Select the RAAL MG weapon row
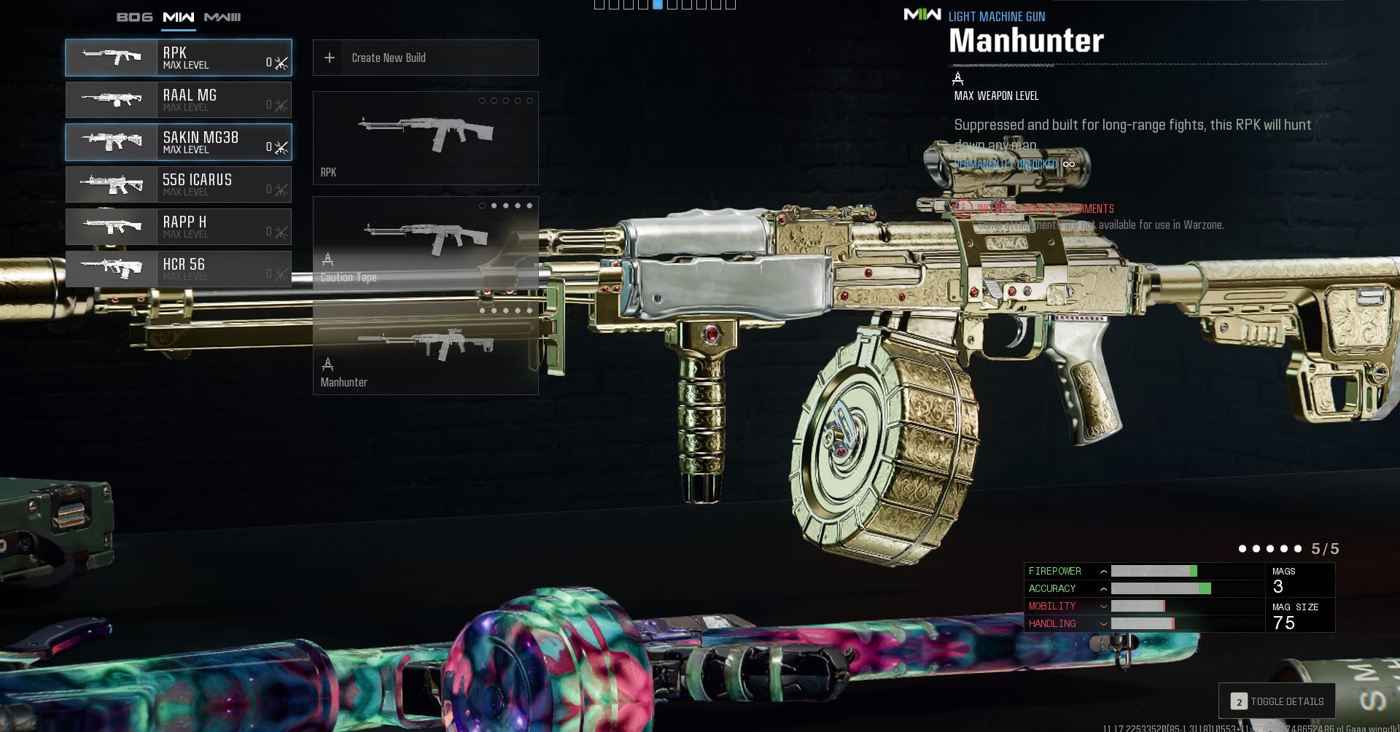The width and height of the screenshot is (1400, 732). [x=178, y=100]
